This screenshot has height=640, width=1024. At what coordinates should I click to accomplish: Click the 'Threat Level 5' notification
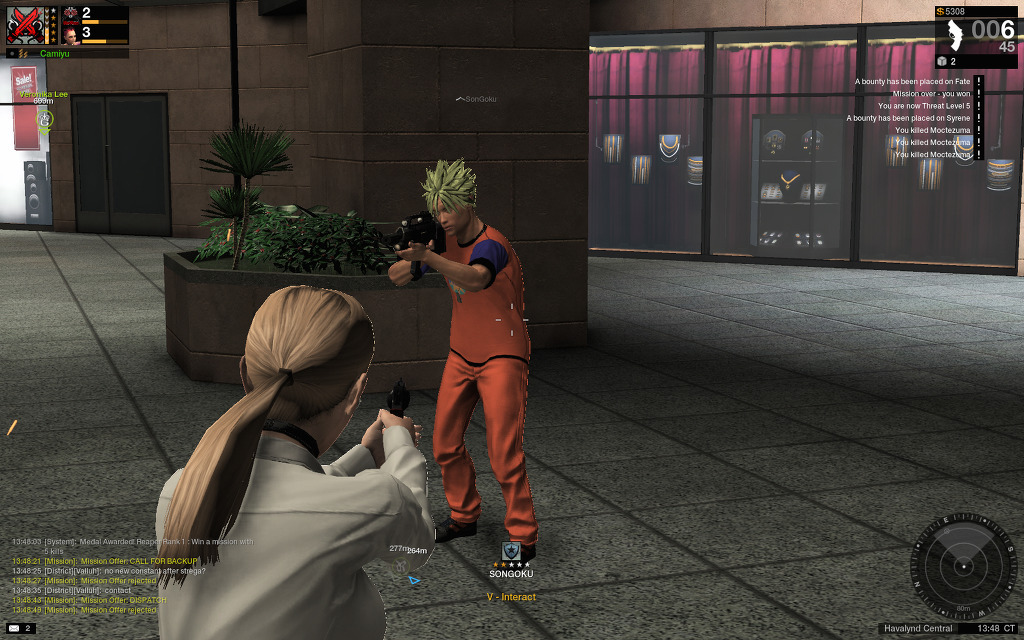pos(924,106)
